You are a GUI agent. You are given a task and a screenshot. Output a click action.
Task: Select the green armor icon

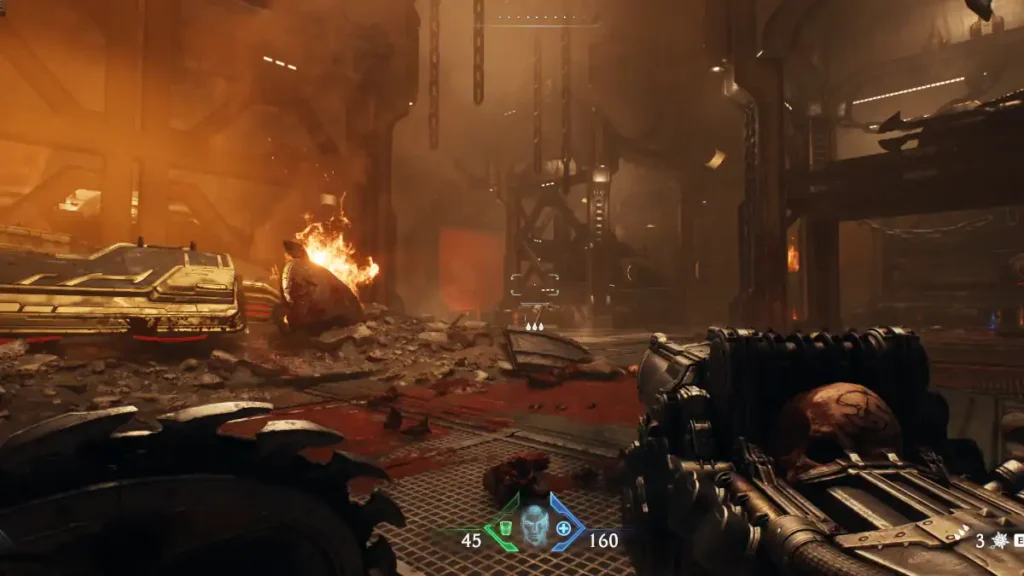[505, 527]
